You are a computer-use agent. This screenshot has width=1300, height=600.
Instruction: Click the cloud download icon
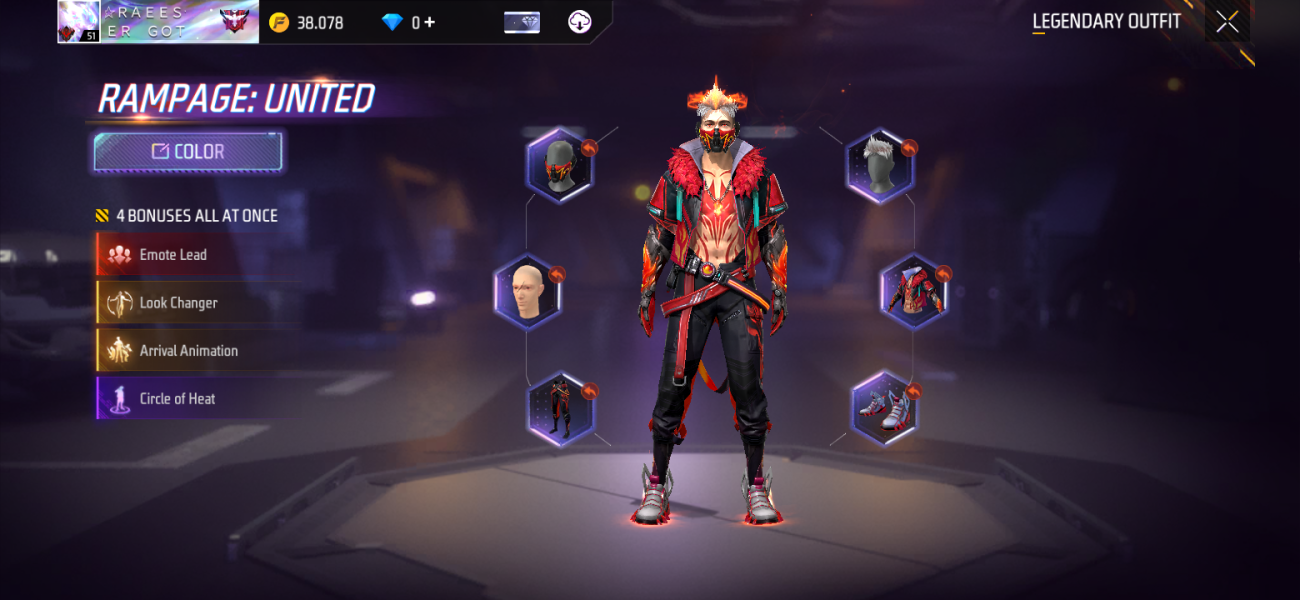579,22
